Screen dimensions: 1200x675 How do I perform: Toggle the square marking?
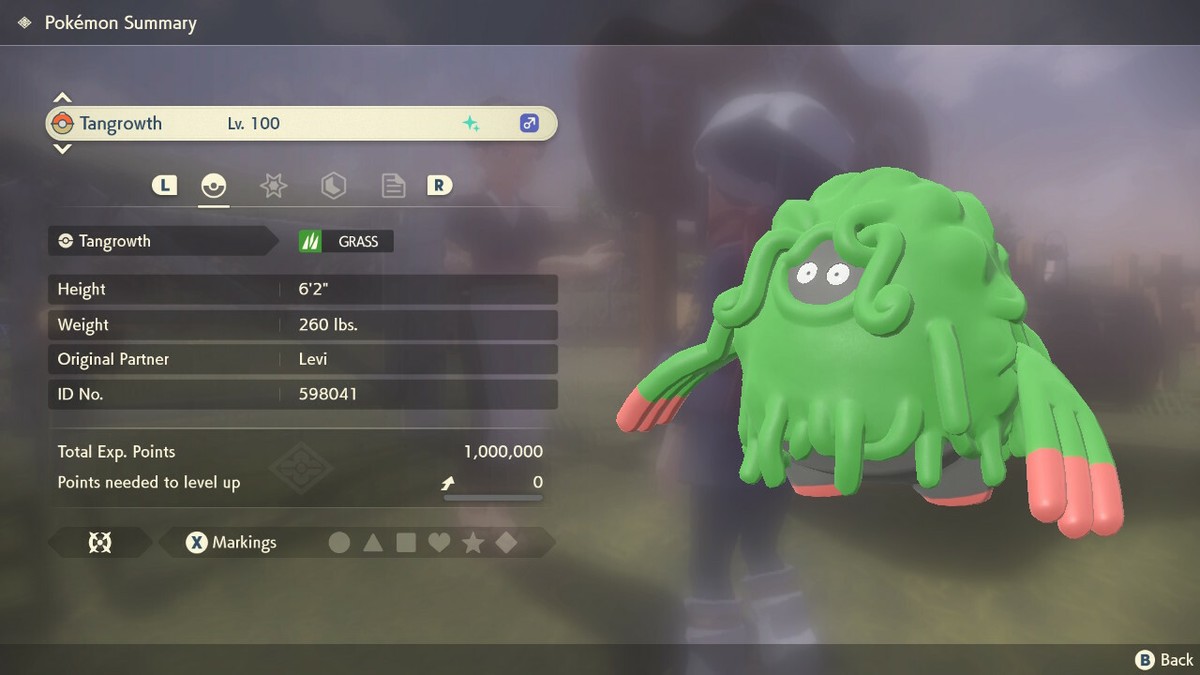(x=406, y=543)
